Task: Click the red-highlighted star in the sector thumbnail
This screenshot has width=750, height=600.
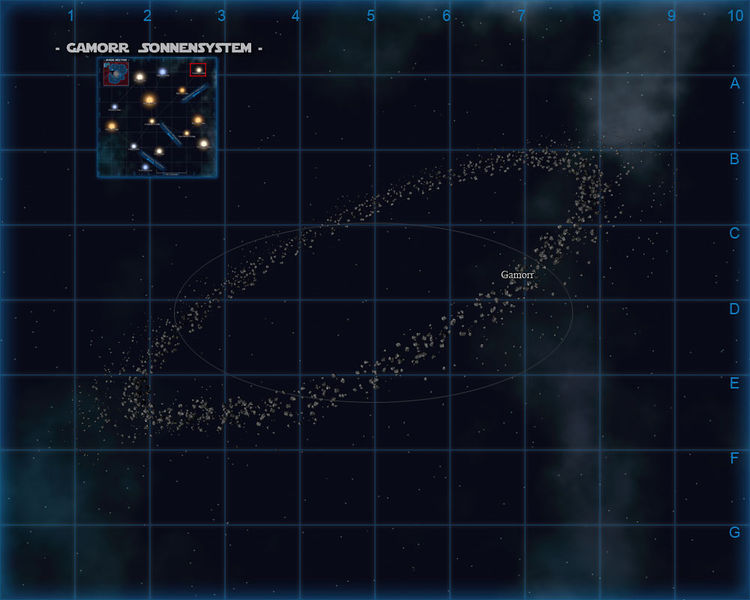Action: (198, 70)
